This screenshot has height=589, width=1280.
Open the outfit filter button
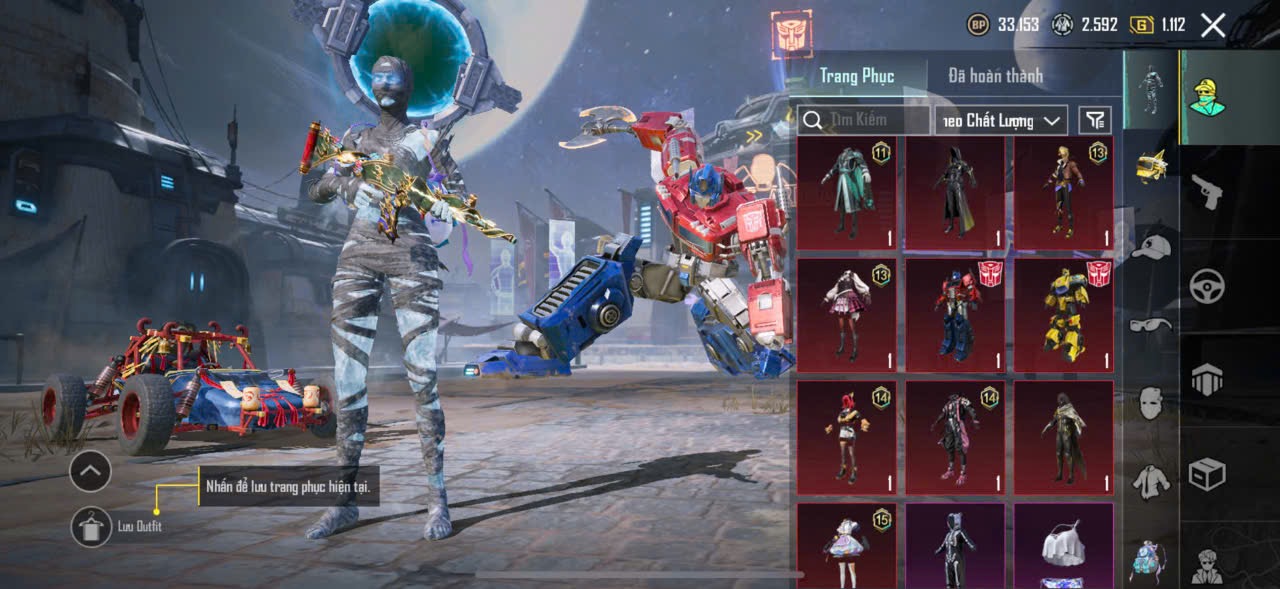pos(1096,120)
